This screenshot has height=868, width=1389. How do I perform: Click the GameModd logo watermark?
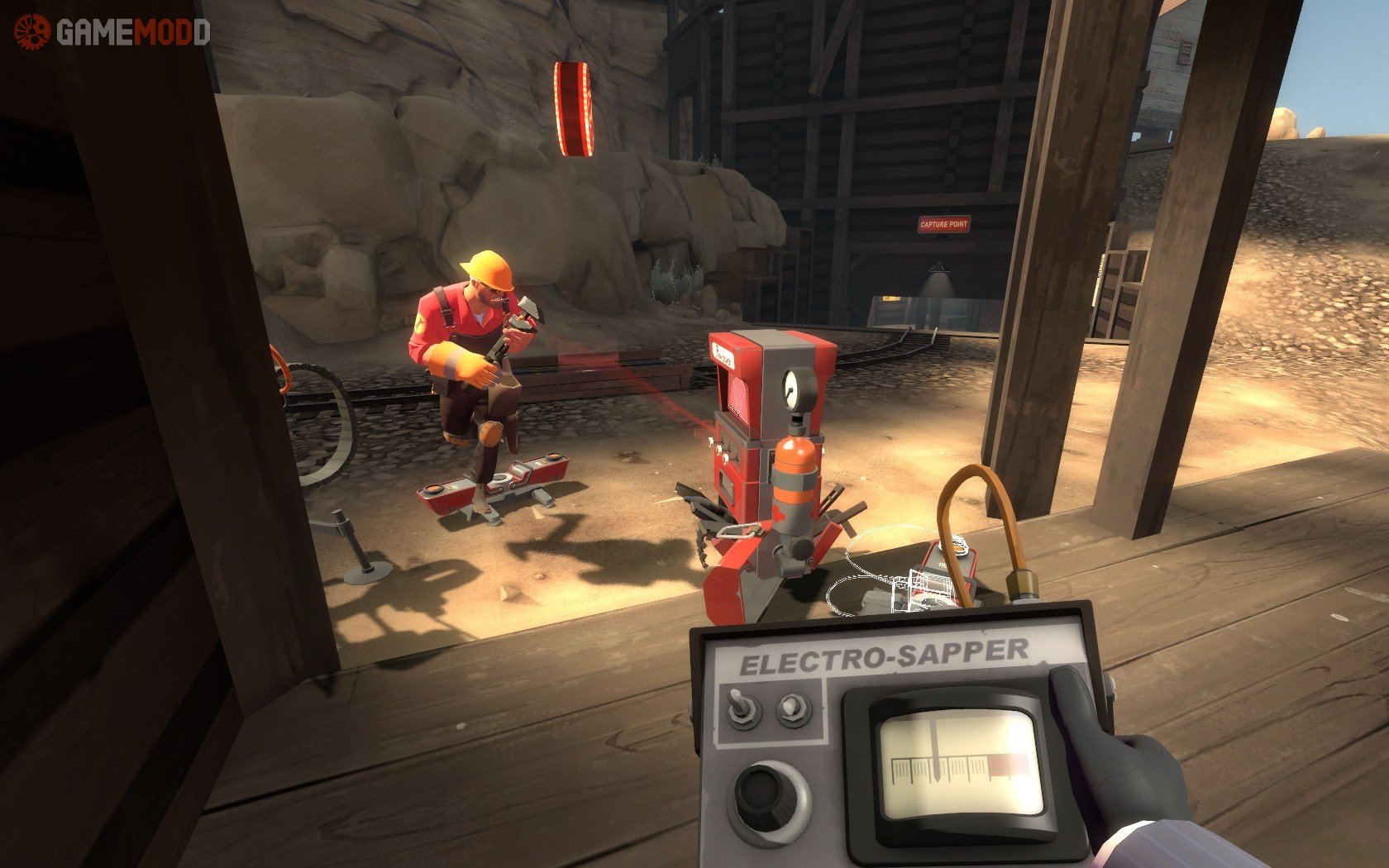tap(112, 32)
